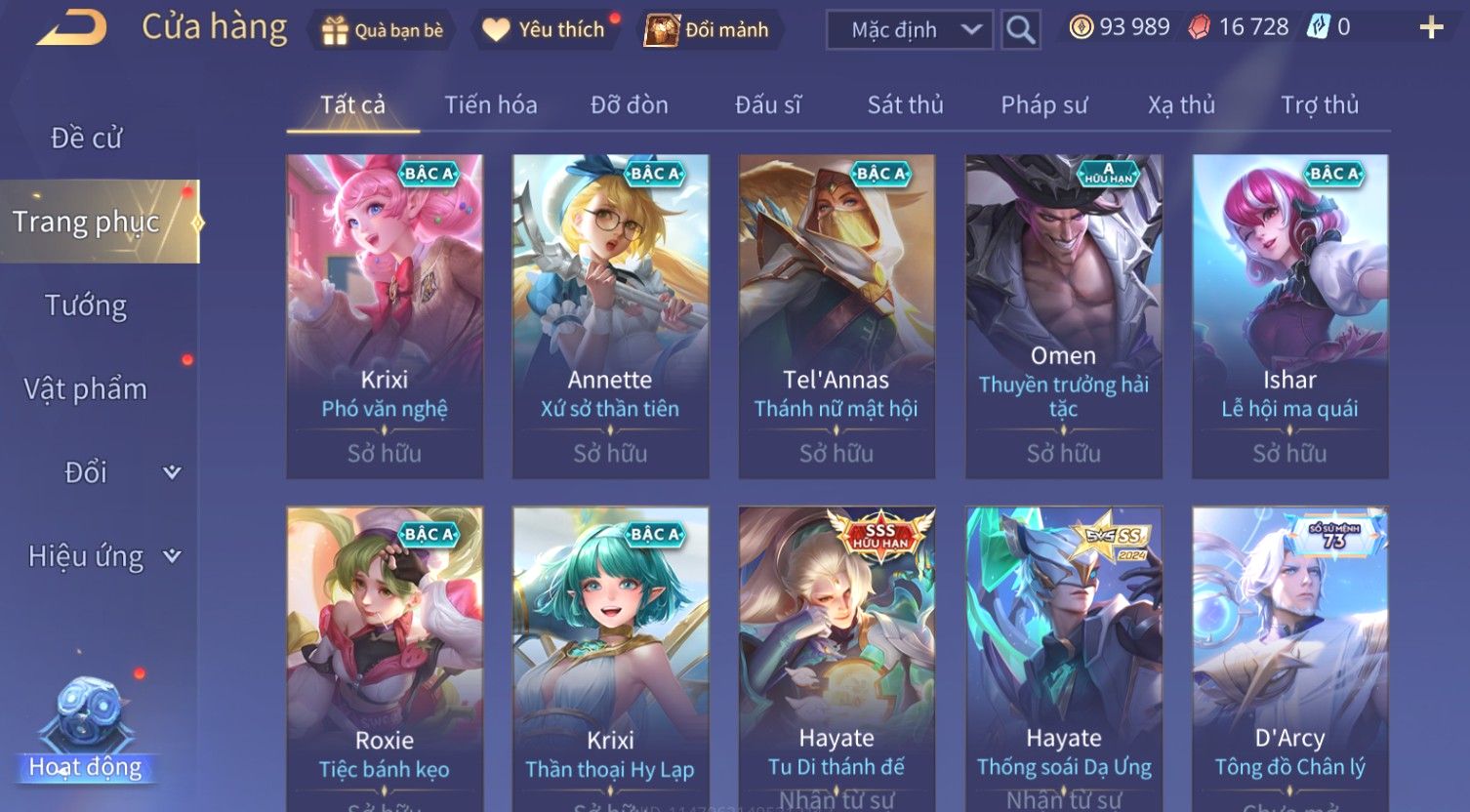Open the Quà bạn bè gift menu
The height and width of the screenshot is (812, 1470).
[x=383, y=30]
